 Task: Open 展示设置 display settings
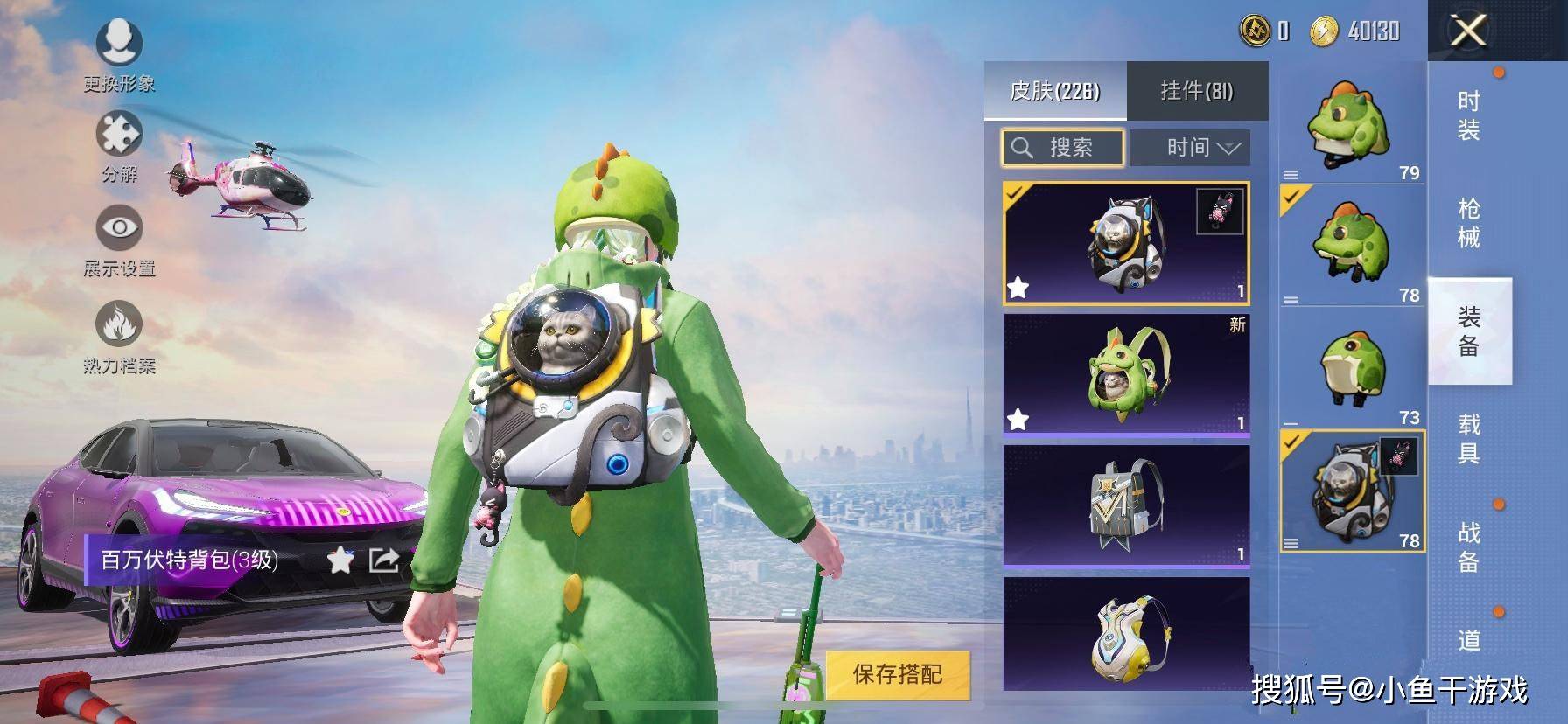(x=119, y=239)
